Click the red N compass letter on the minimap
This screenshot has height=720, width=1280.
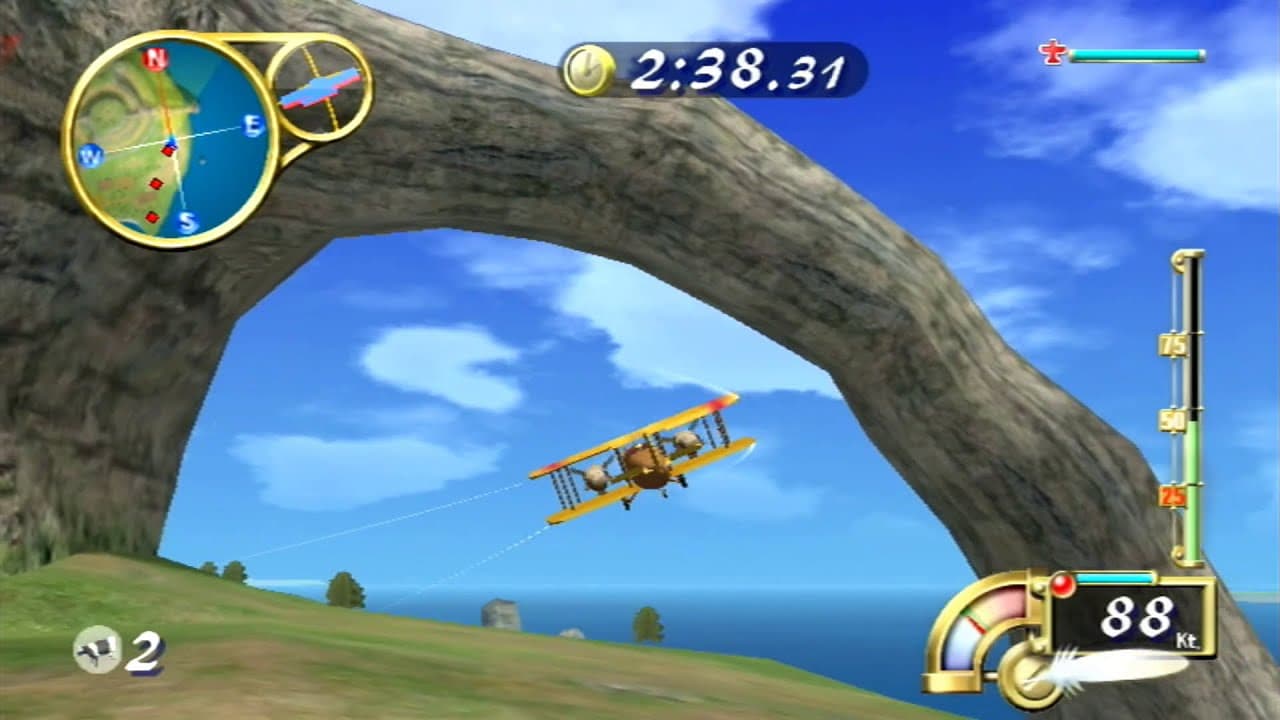coord(155,58)
